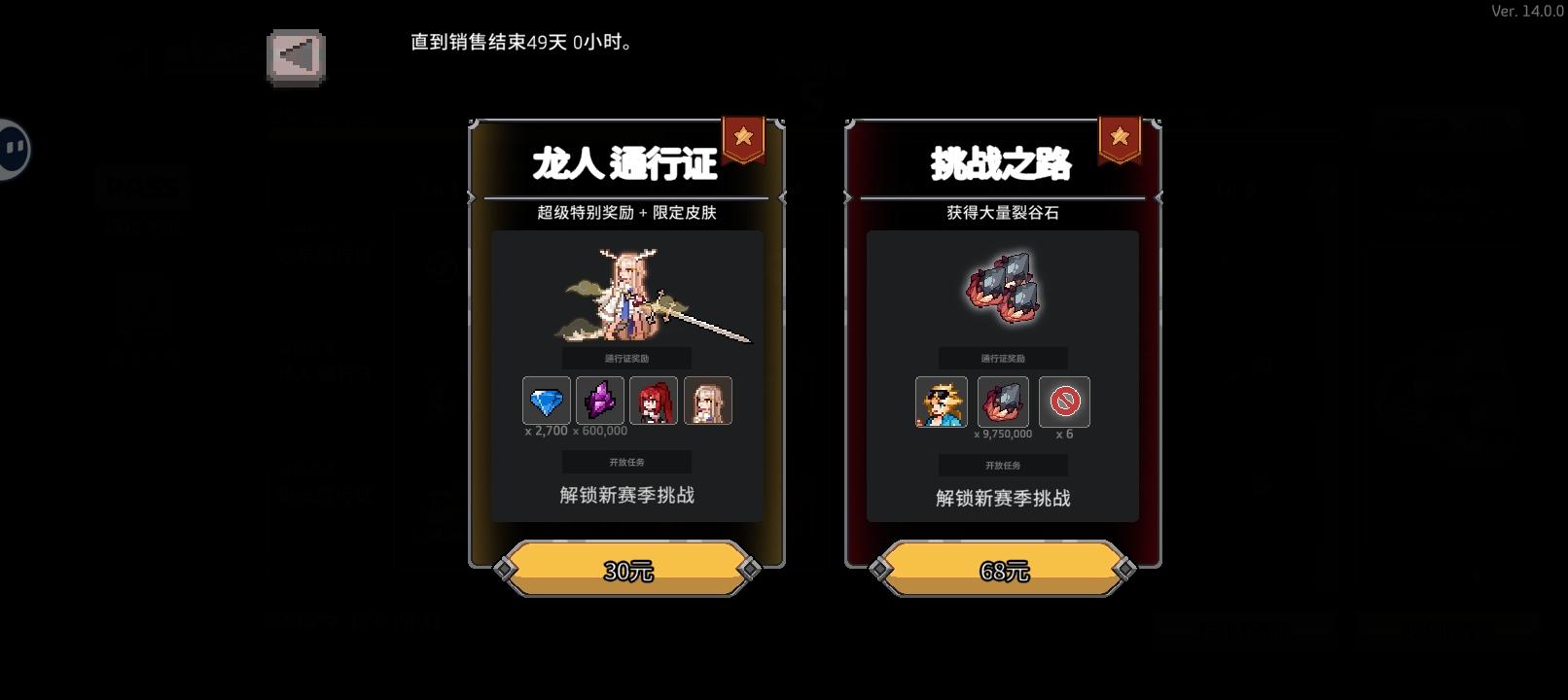The image size is (1568, 700).
Task: Click the 裂谷石 stone reward icon
Action: coord(1003,402)
